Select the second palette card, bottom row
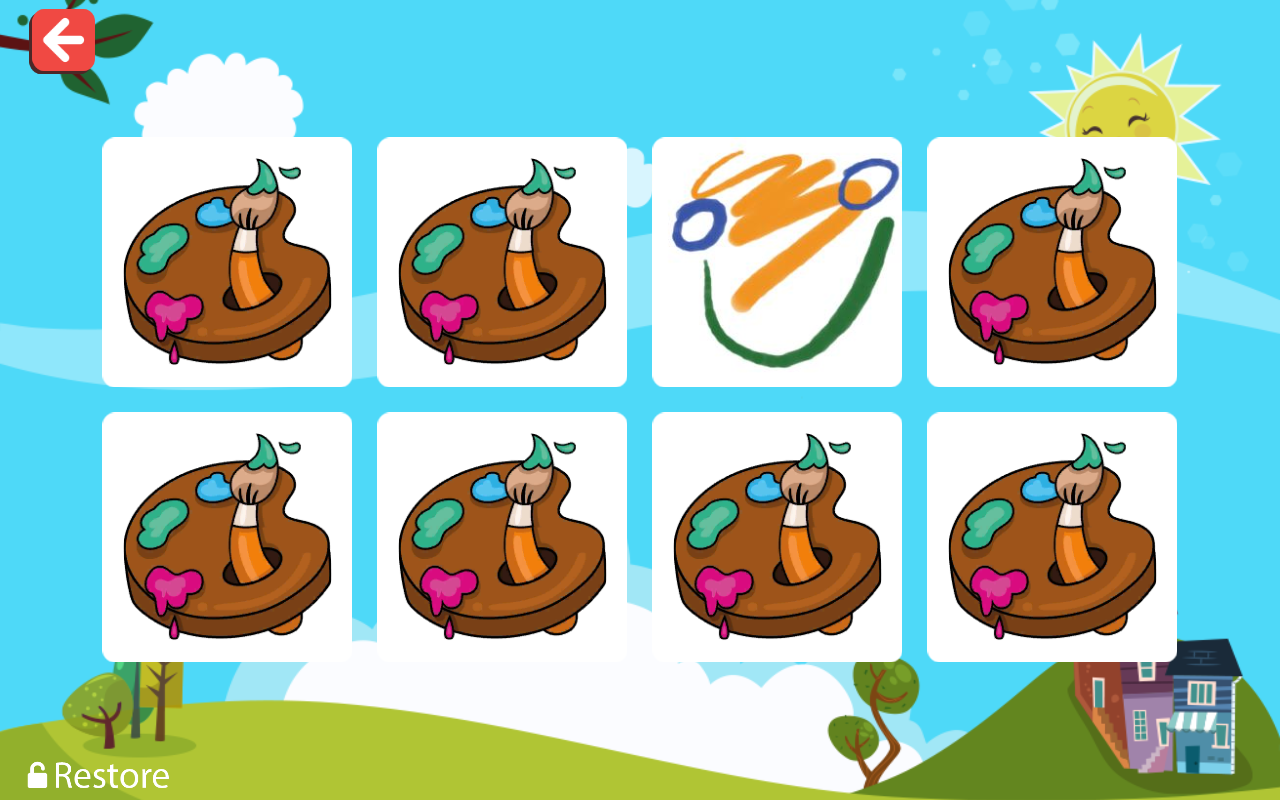Screen dimensions: 1280x800 click(x=501, y=536)
